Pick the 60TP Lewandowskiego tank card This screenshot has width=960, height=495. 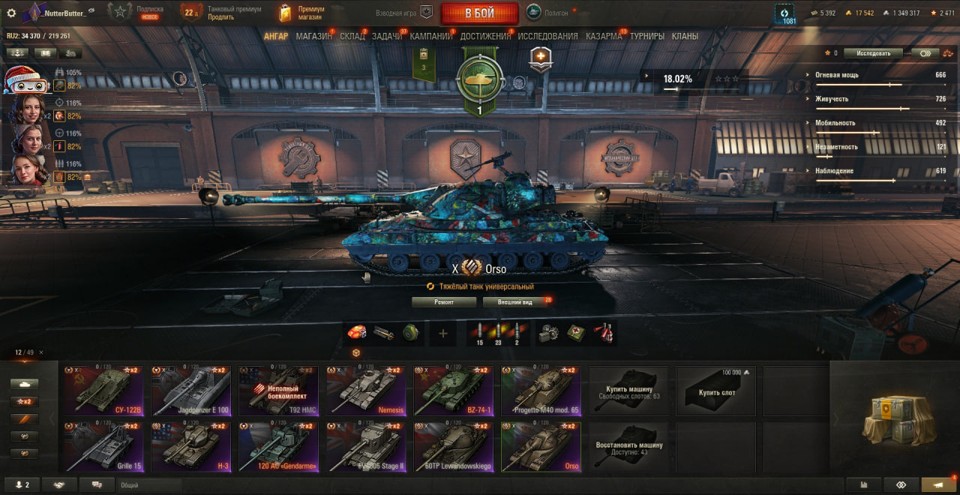pyautogui.click(x=453, y=445)
